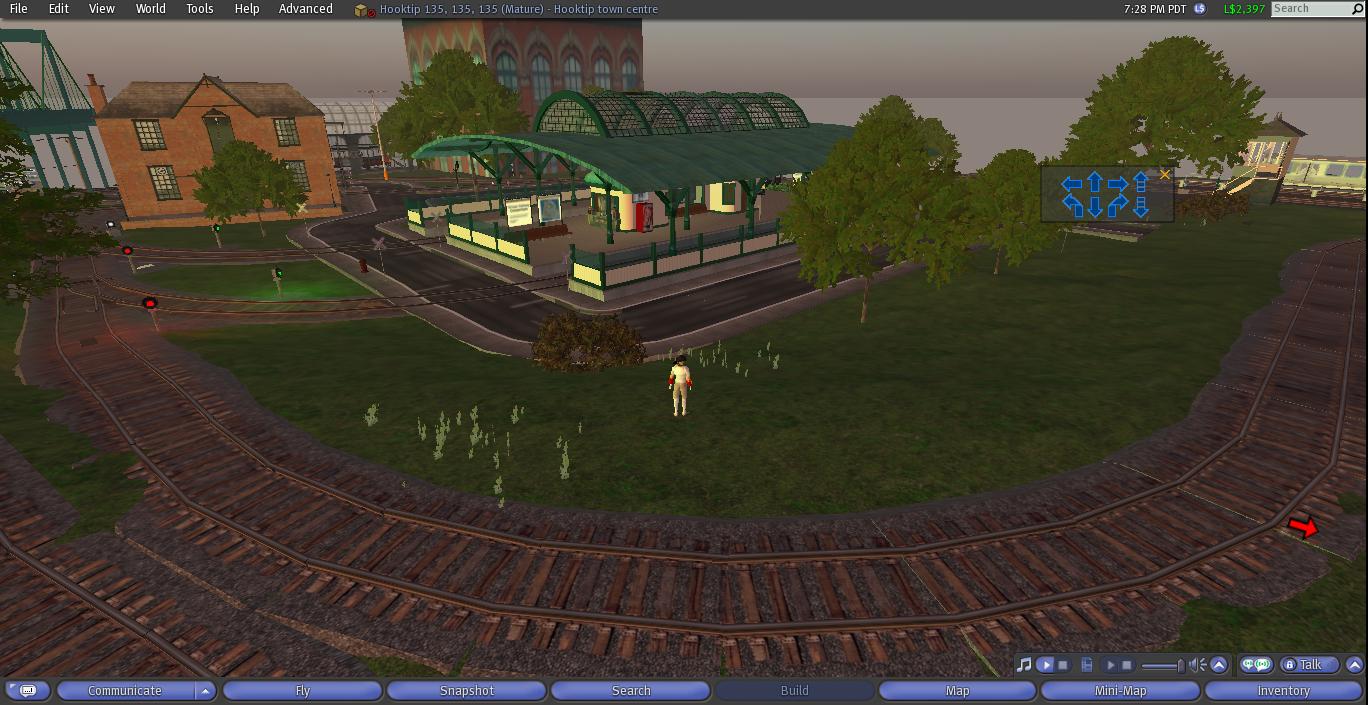Show the Mini-Map
Viewport: 1368px width, 705px height.
tap(1120, 691)
